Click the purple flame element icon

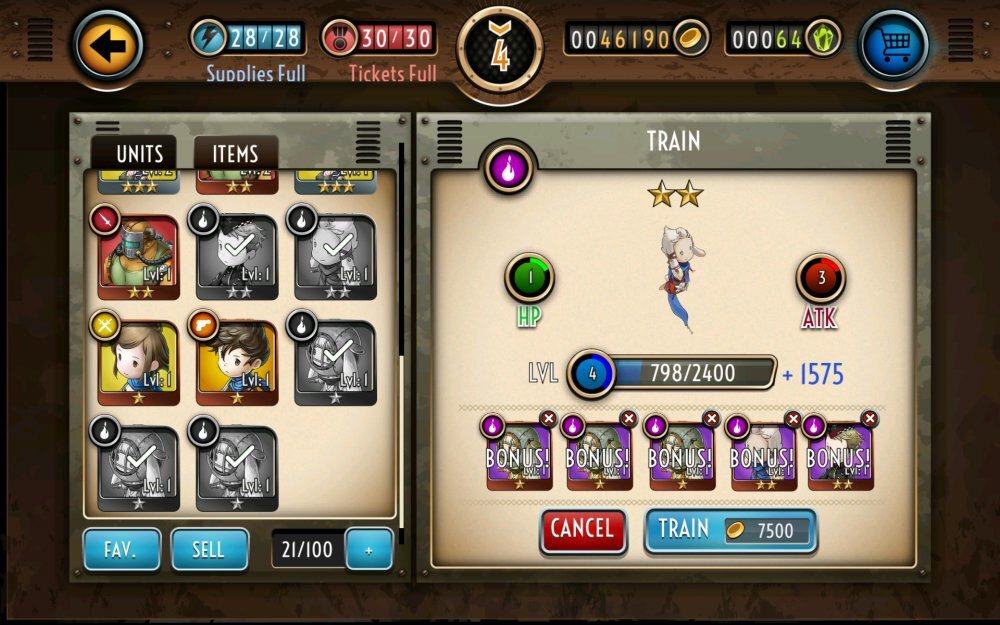pos(508,167)
